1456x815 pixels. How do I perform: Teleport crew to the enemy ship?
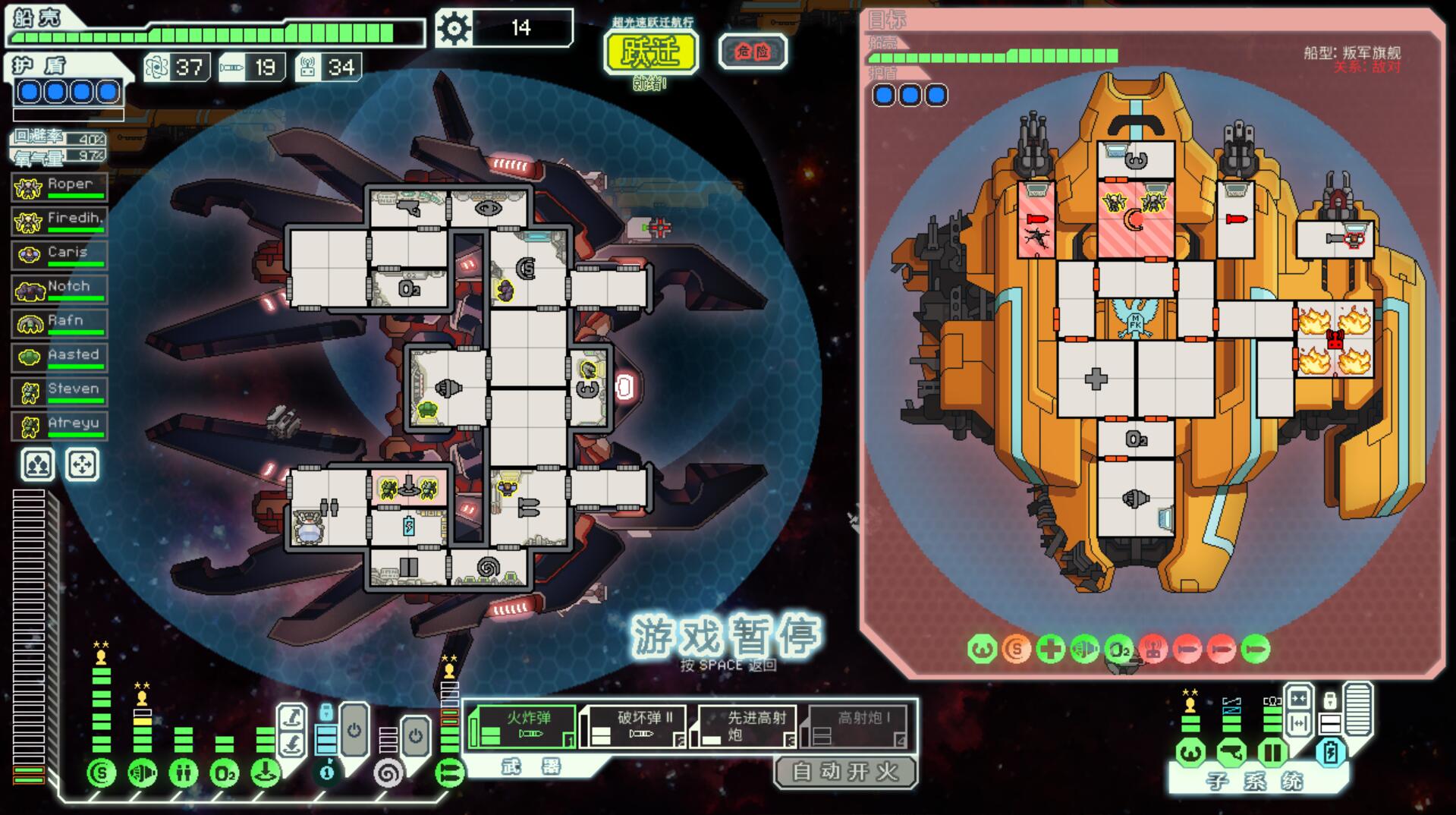[291, 717]
